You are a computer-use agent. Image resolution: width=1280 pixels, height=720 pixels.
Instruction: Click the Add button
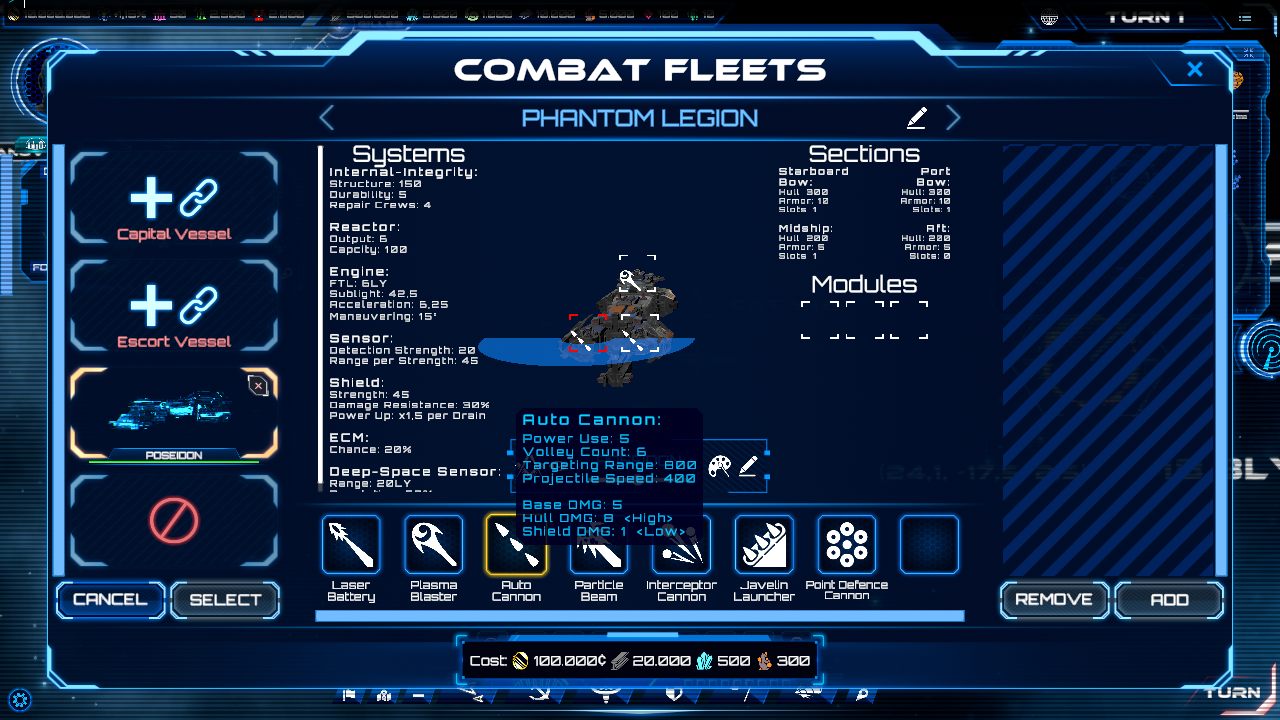click(x=1169, y=599)
